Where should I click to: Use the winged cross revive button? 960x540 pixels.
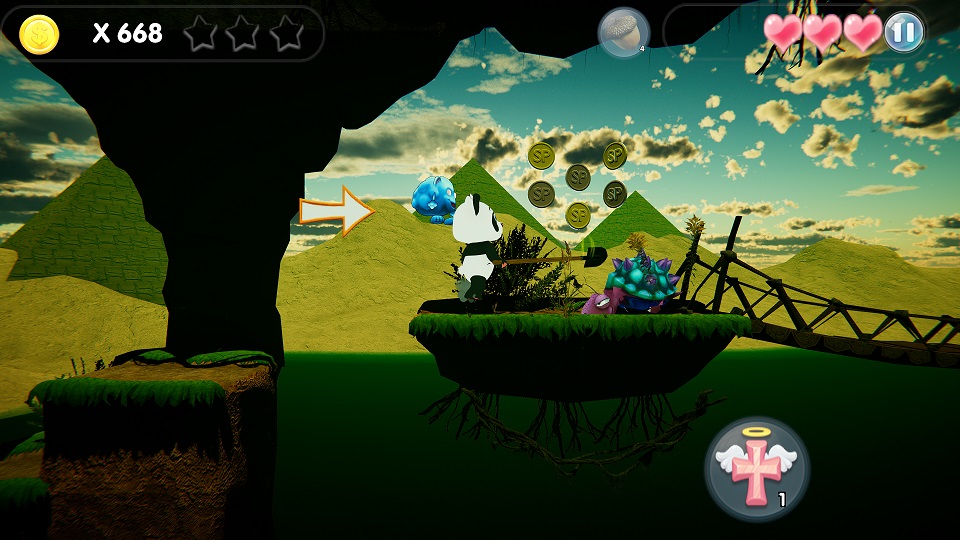(x=757, y=469)
